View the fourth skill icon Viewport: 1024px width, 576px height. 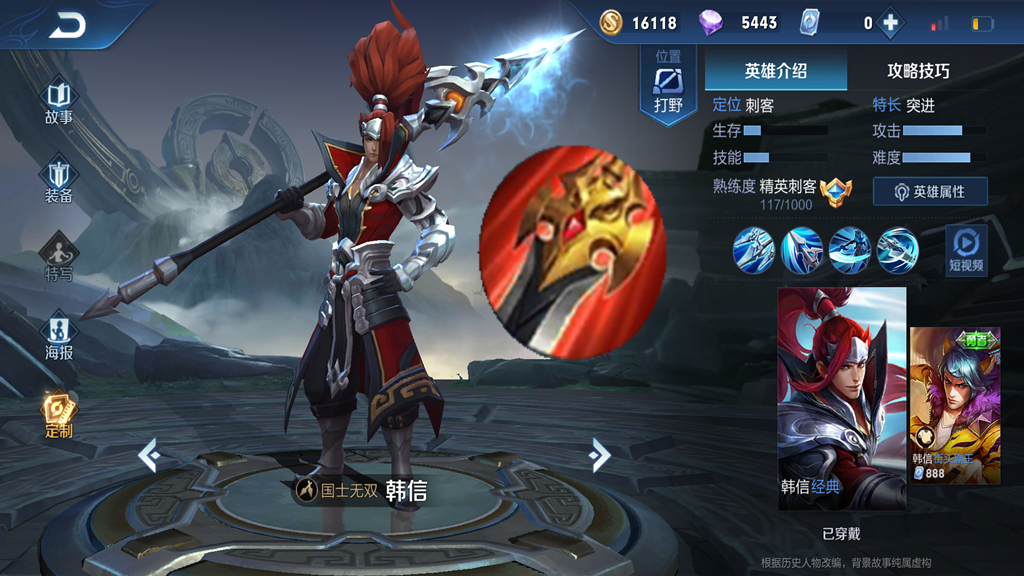(x=897, y=249)
